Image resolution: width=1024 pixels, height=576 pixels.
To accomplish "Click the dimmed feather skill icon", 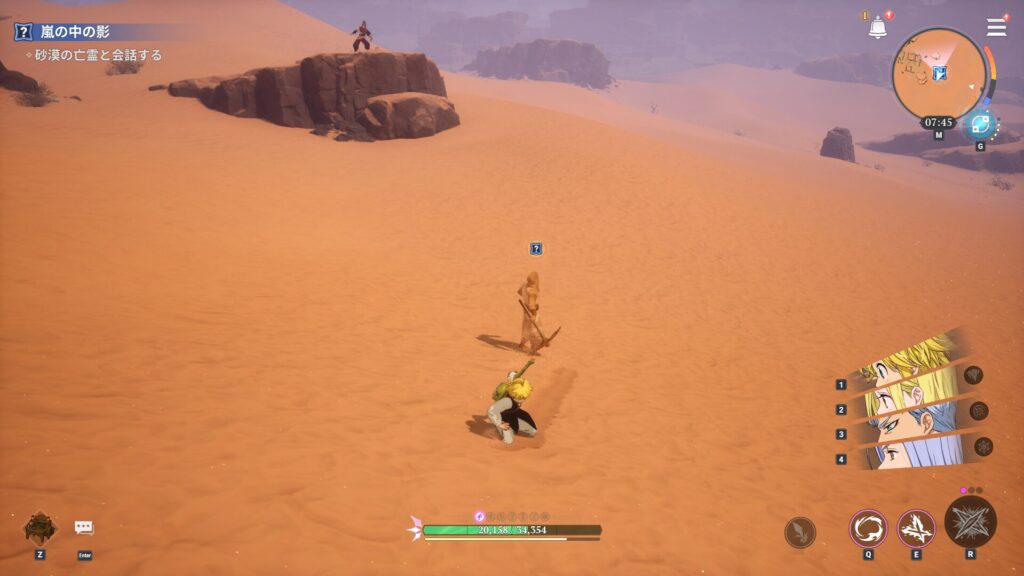I will 800,532.
